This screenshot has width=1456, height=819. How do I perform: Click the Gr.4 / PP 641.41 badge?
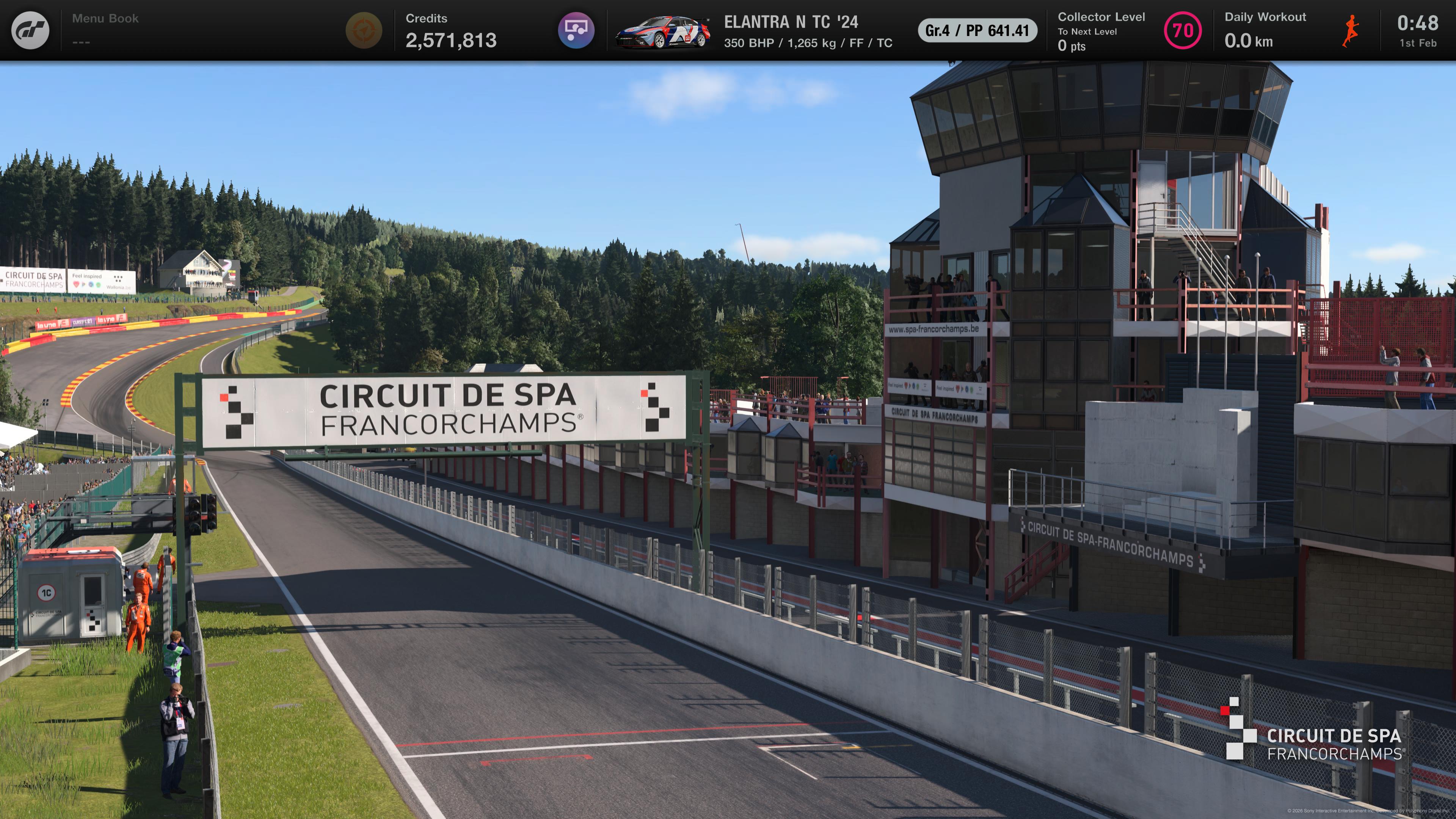tap(977, 30)
